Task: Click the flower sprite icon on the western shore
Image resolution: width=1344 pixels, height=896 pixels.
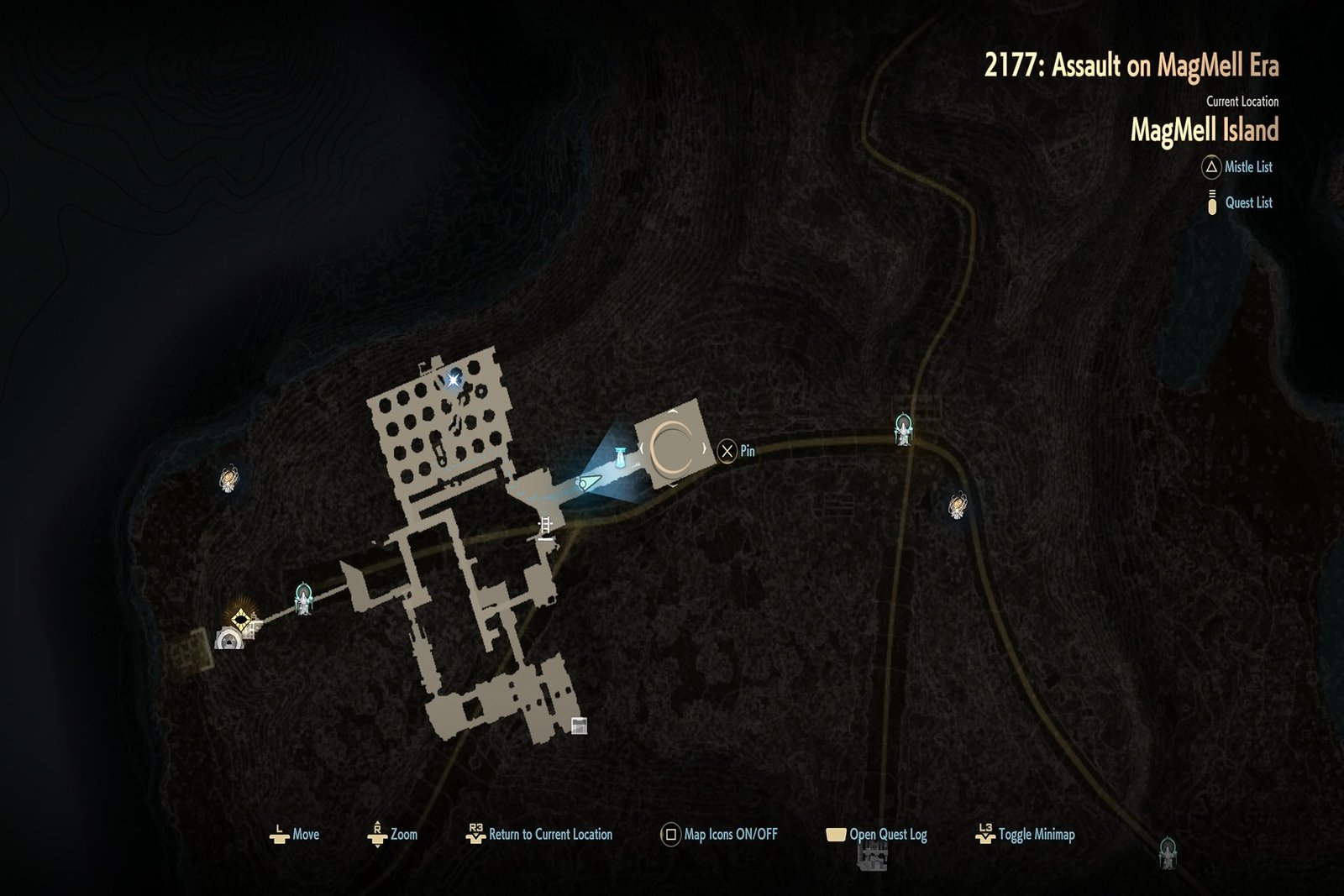Action: (228, 477)
